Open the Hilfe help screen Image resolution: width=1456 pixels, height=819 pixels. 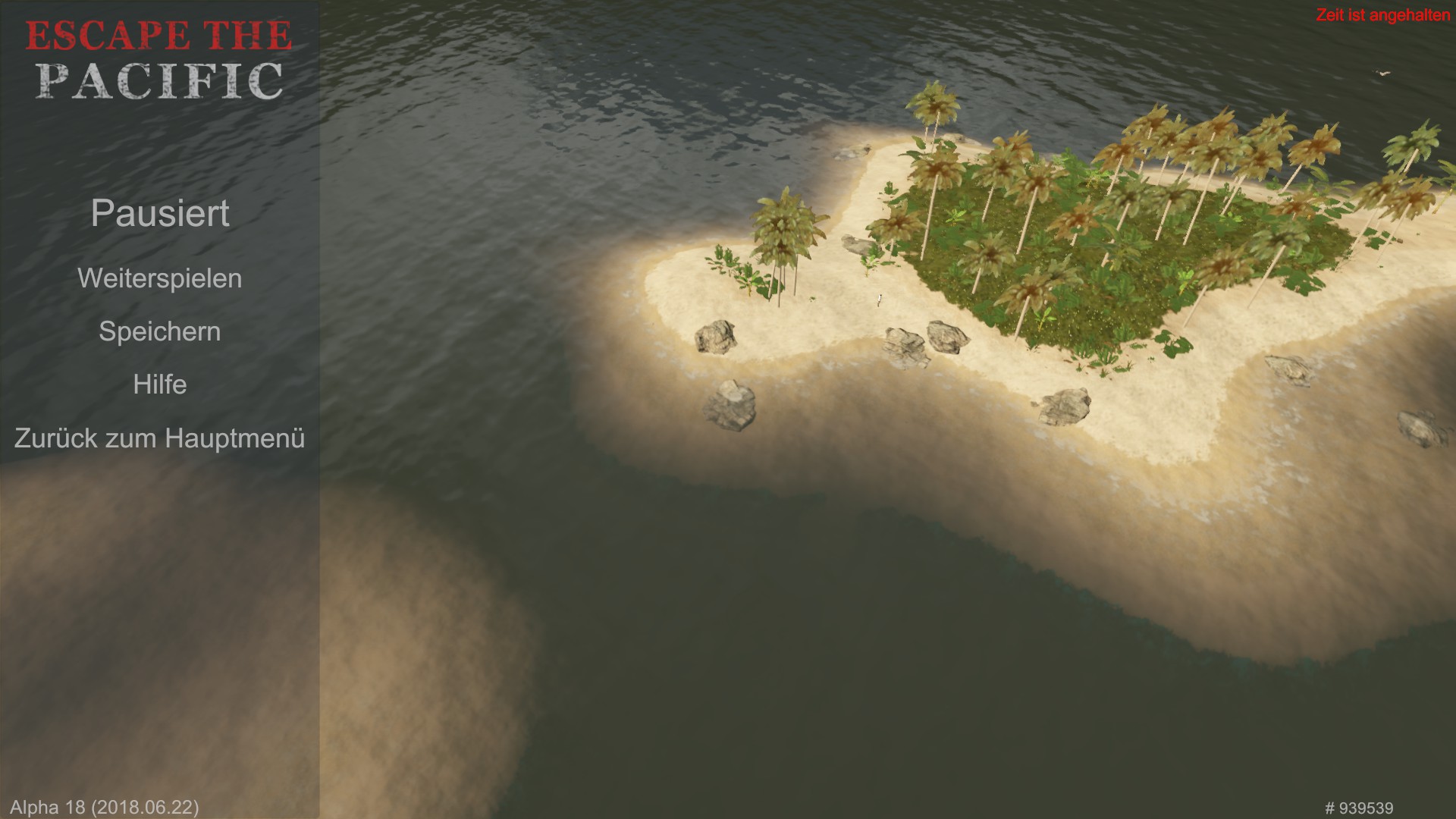[x=159, y=384]
